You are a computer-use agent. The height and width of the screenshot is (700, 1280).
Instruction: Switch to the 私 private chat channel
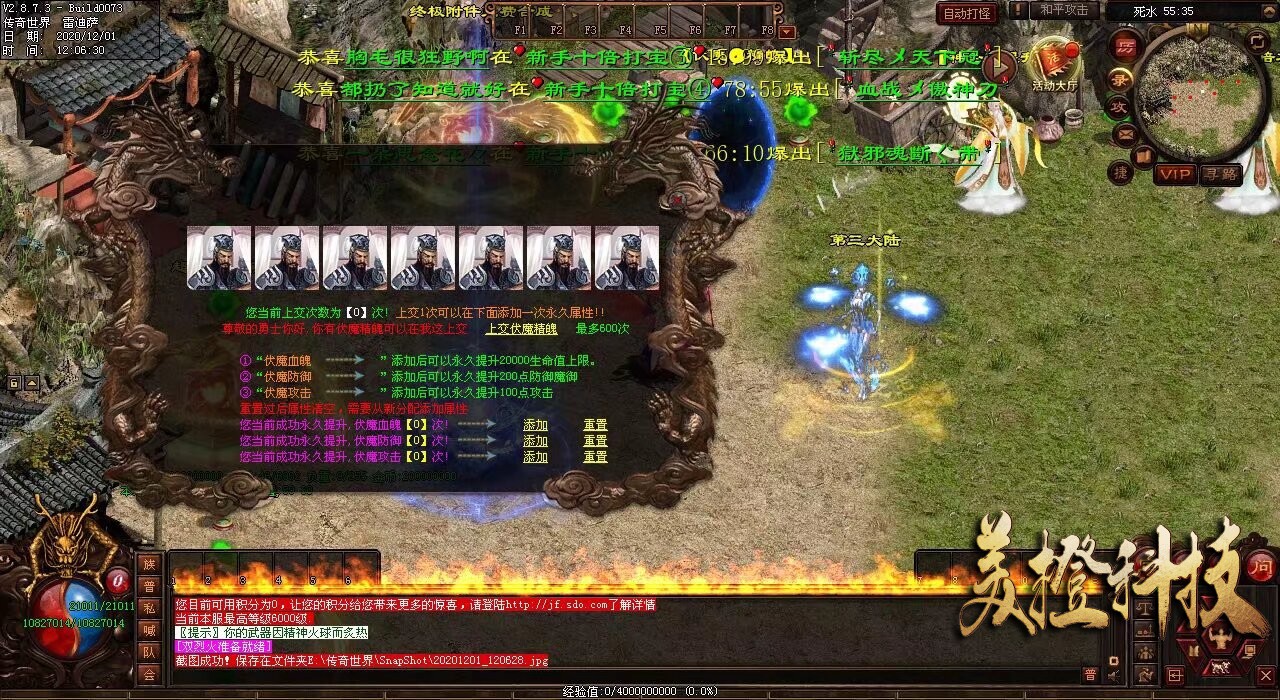pos(149,608)
